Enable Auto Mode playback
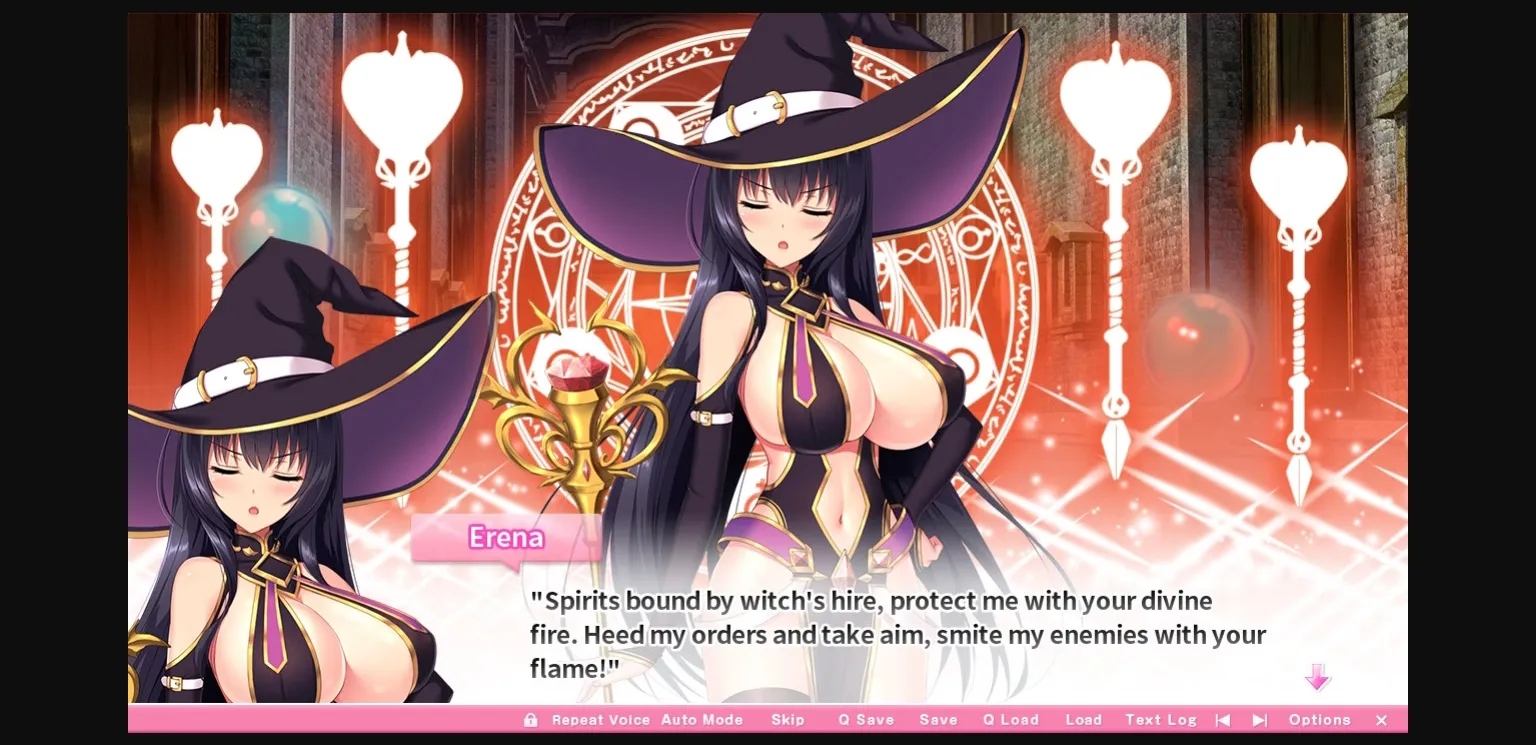Image resolution: width=1536 pixels, height=745 pixels. (703, 719)
